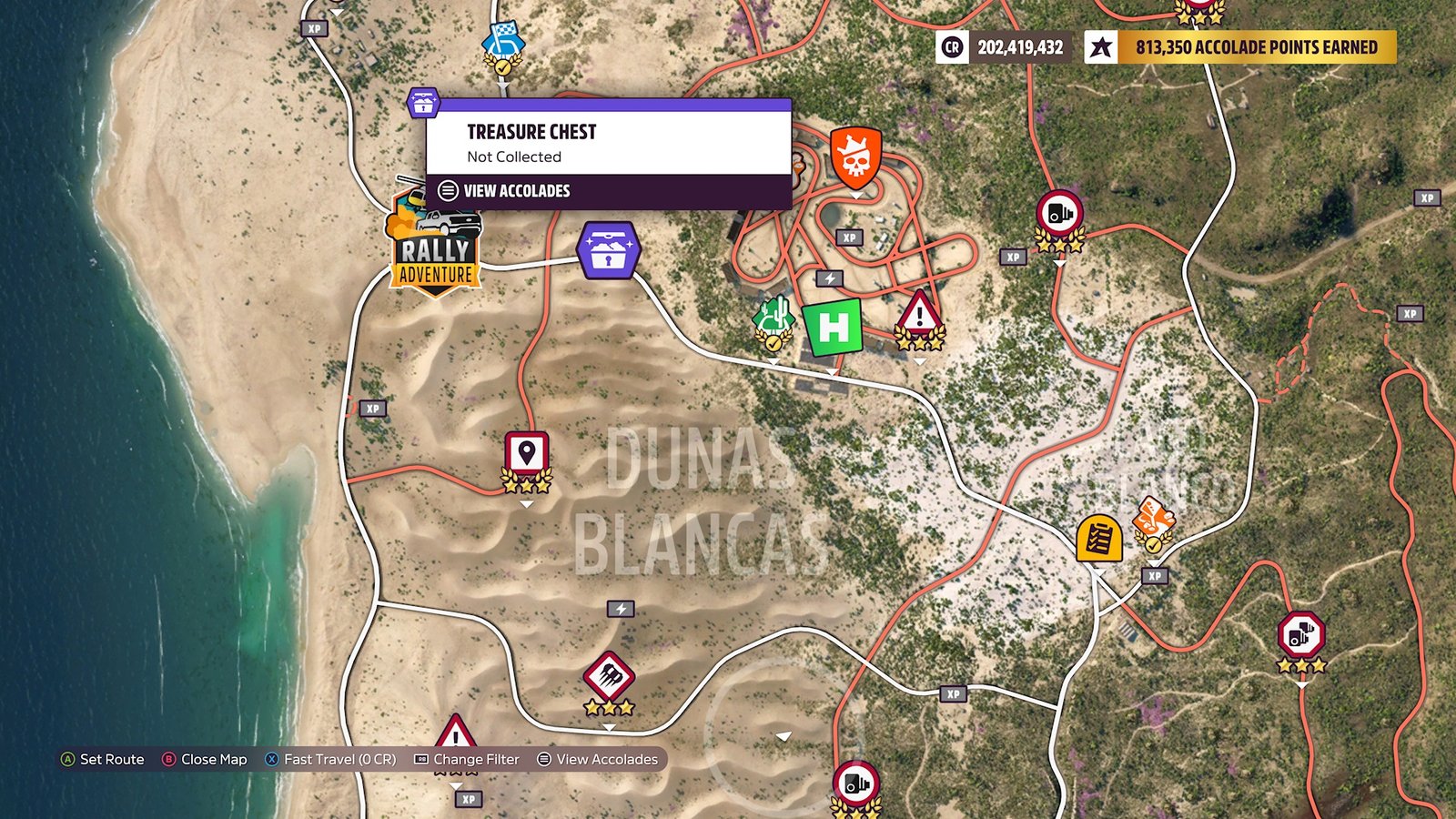Select the red diamond drift zone marker
This screenshot has height=819, width=1456.
[x=609, y=676]
